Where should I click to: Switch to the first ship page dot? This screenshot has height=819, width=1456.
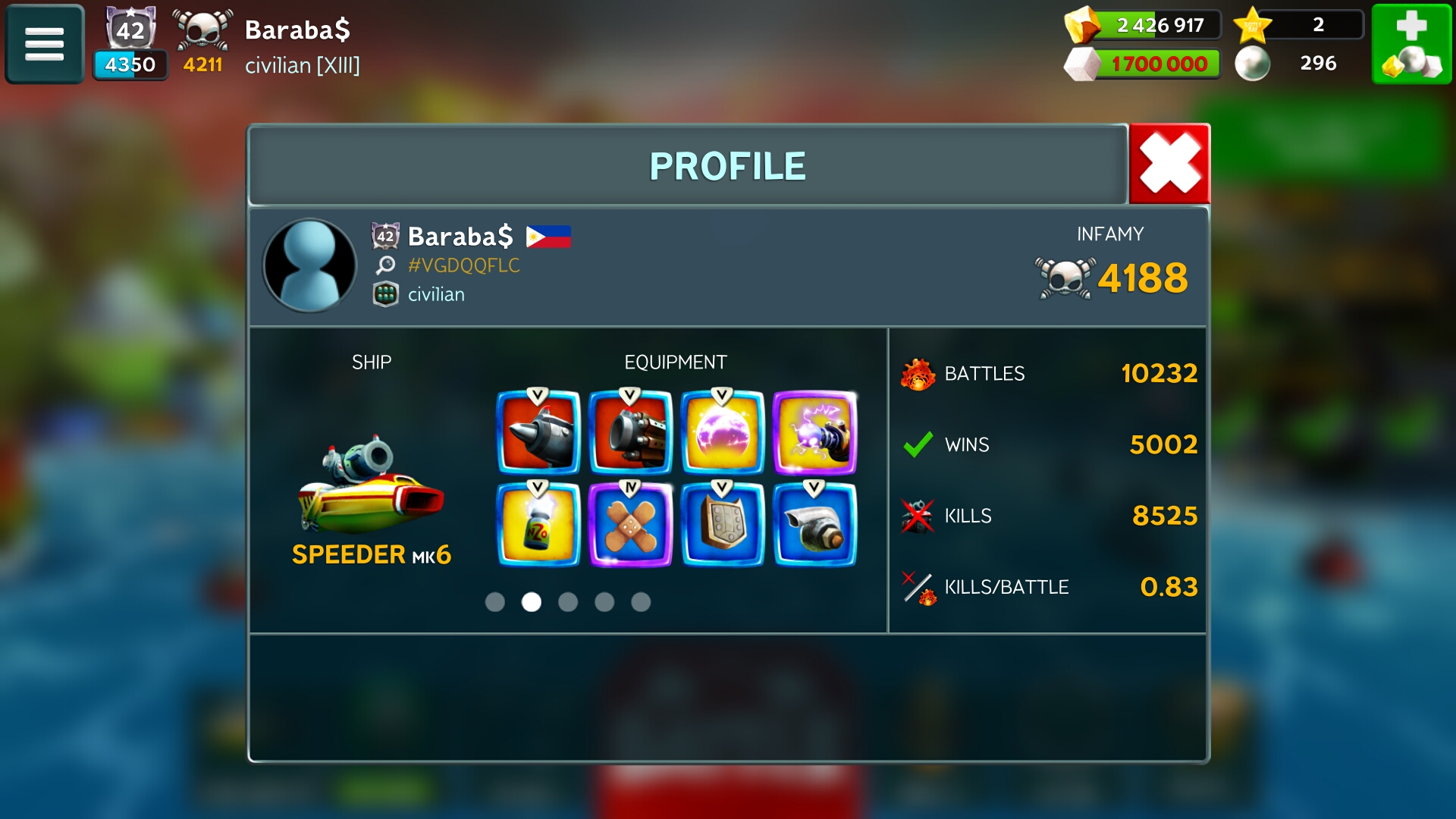pos(495,602)
